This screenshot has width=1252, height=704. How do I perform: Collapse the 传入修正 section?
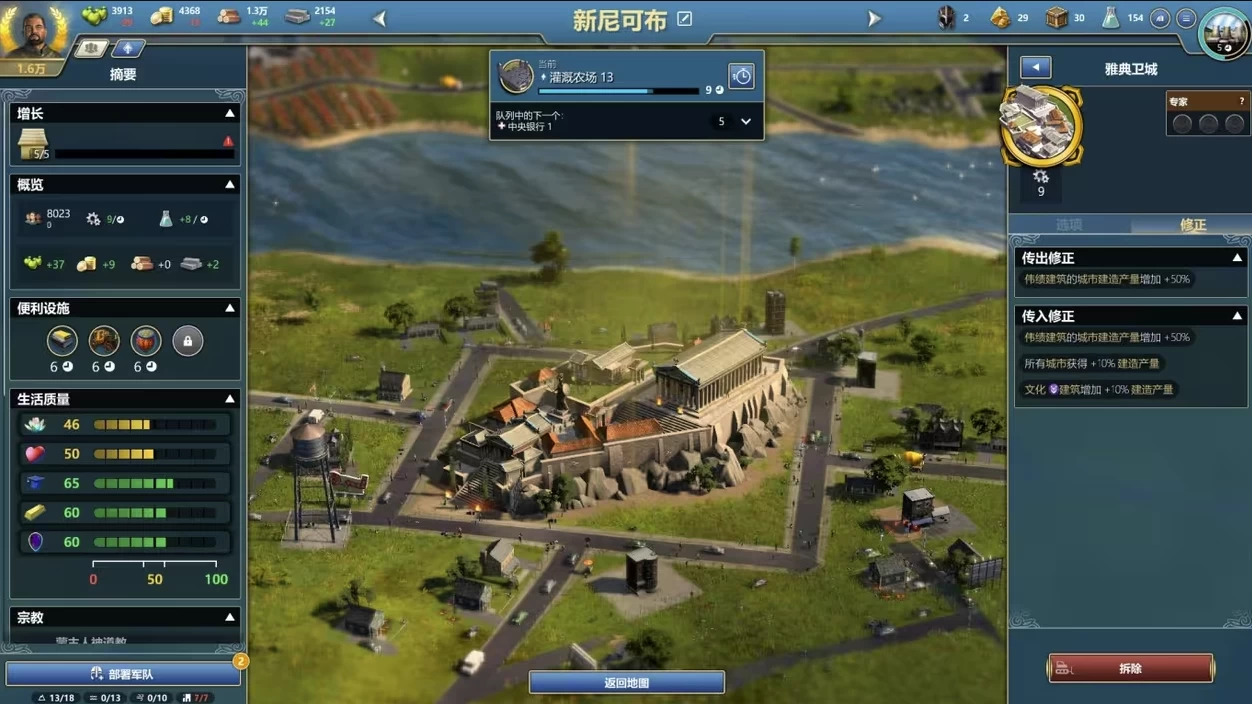pos(1237,316)
